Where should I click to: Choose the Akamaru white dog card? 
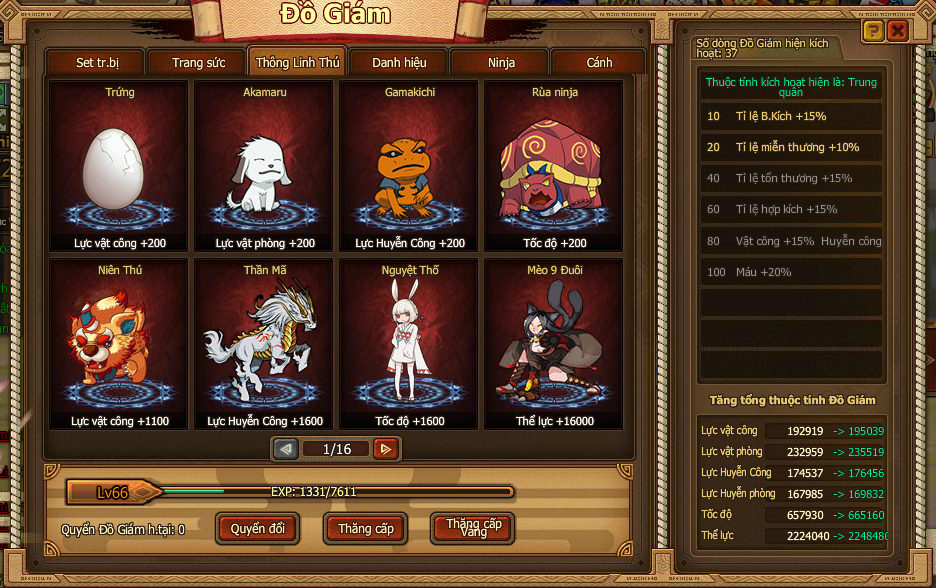[x=264, y=167]
